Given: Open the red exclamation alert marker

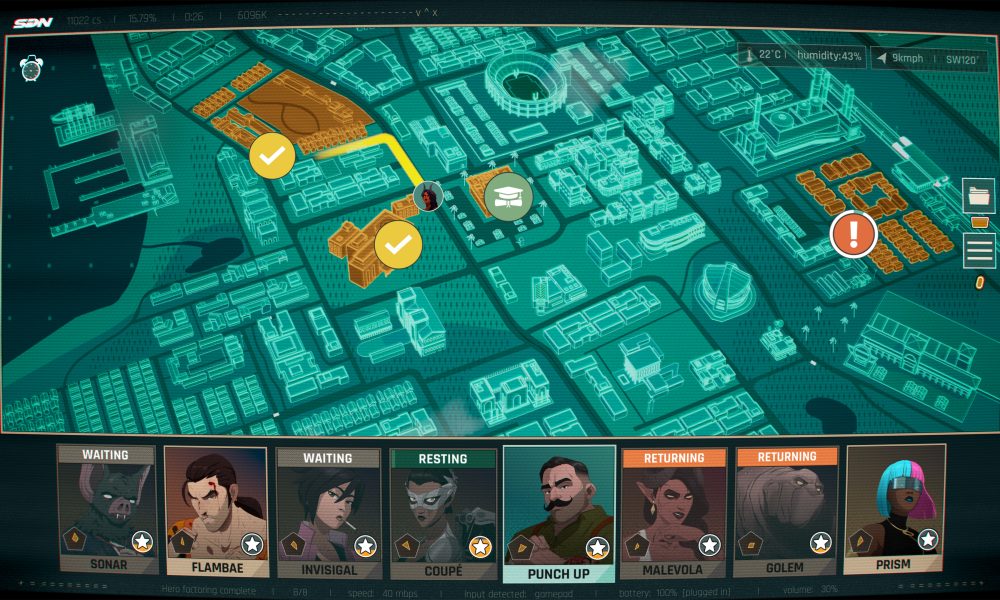Looking at the screenshot, I should point(853,235).
